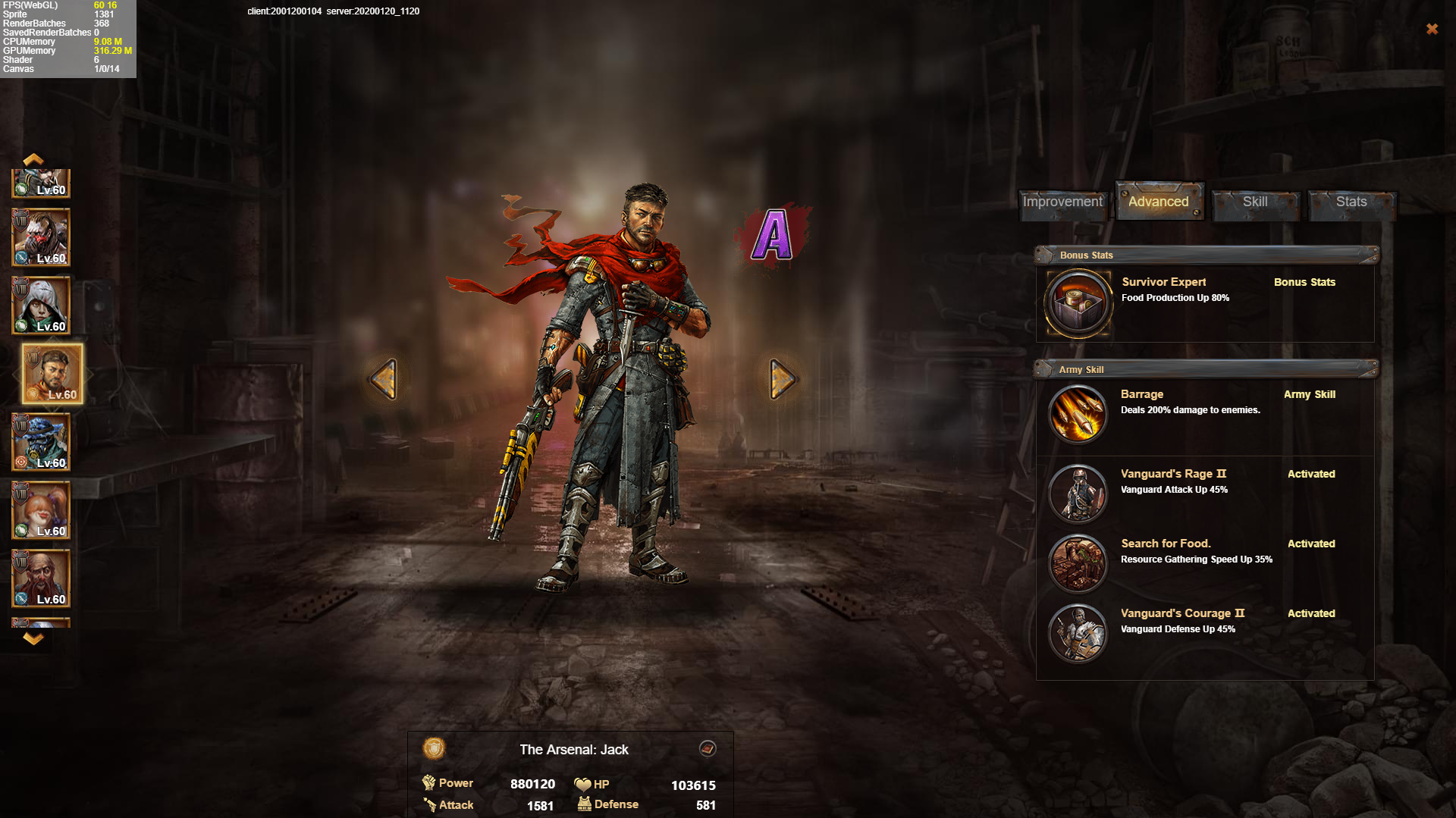Pick the blue-hat gas mask hero portrait

click(42, 442)
